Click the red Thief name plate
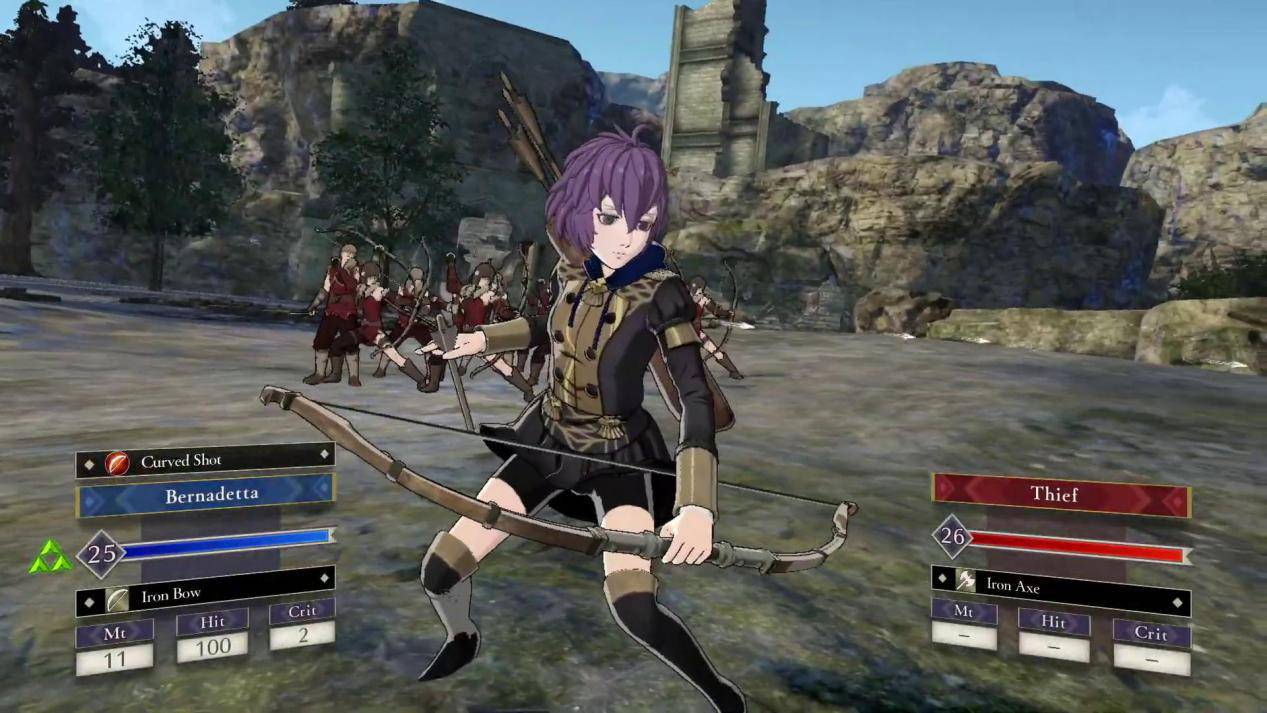The image size is (1267, 713). point(1061,494)
